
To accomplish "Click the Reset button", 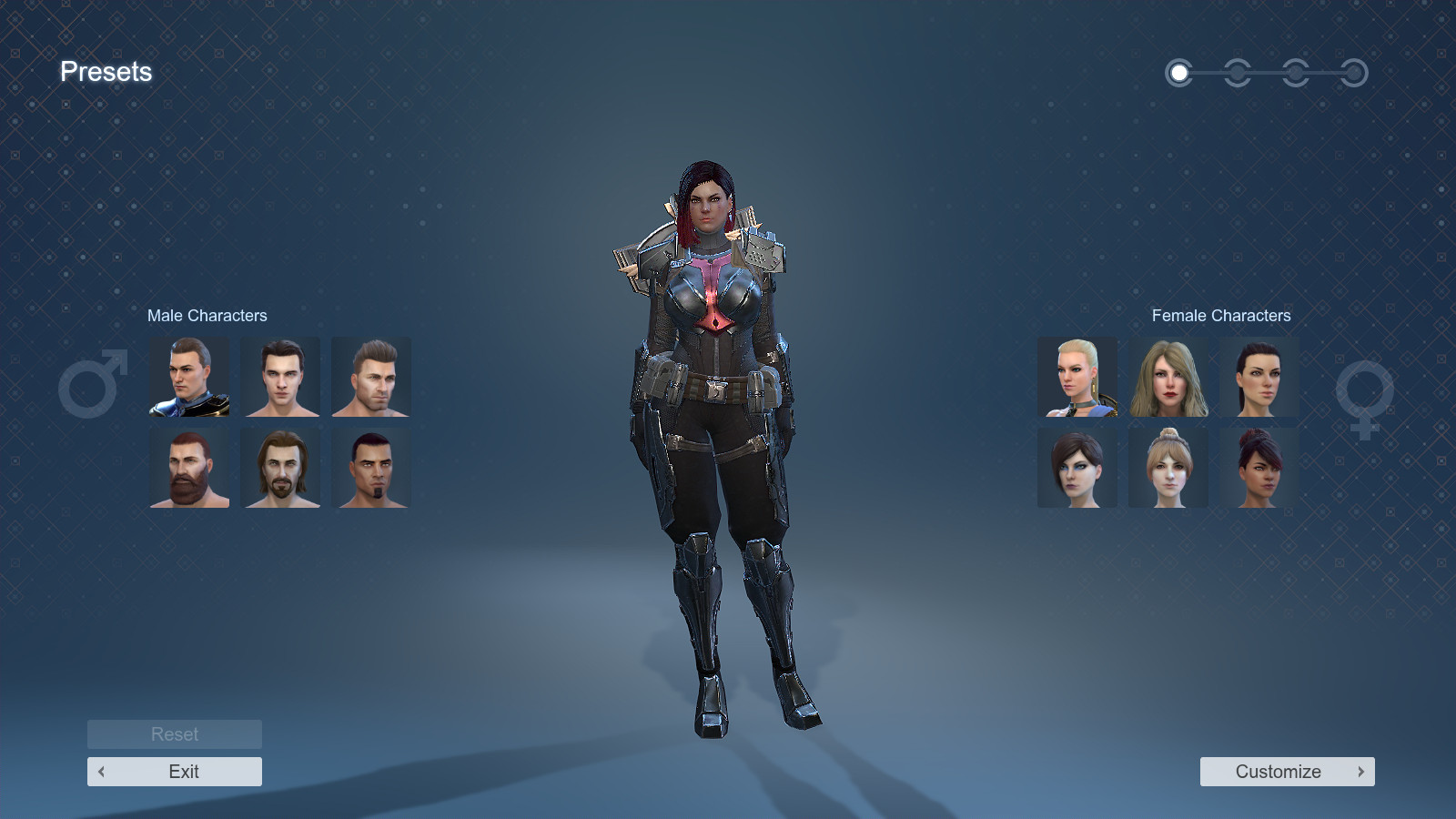I will pyautogui.click(x=174, y=733).
